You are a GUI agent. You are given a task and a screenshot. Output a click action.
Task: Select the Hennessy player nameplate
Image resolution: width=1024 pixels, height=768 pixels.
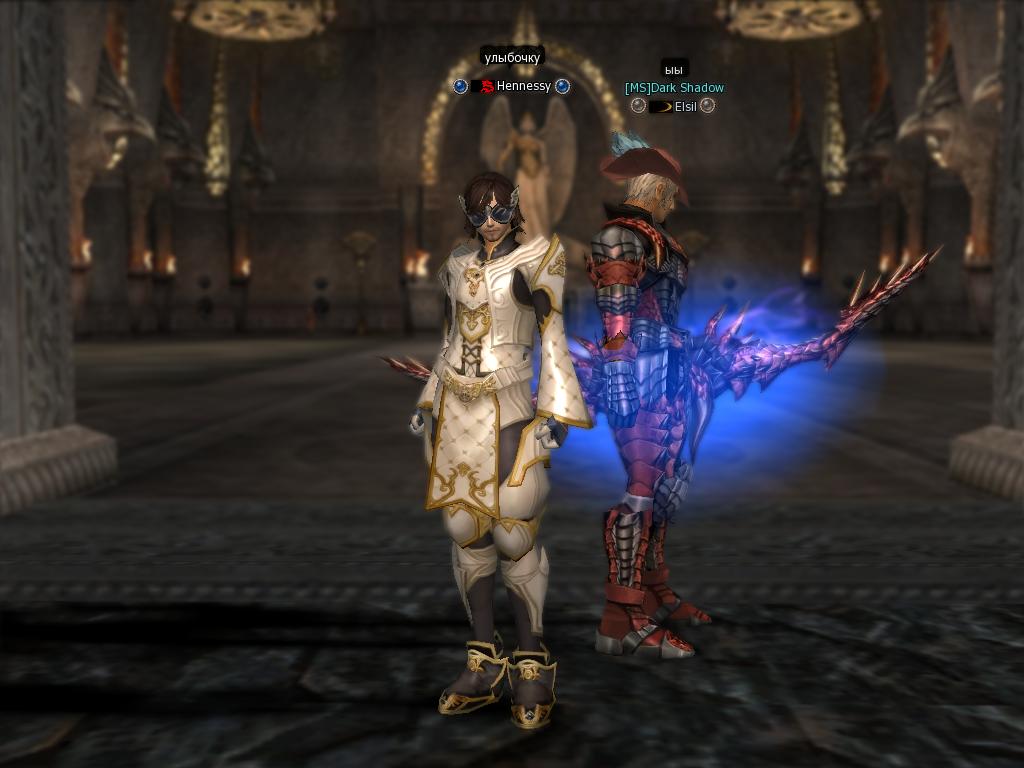tap(523, 87)
